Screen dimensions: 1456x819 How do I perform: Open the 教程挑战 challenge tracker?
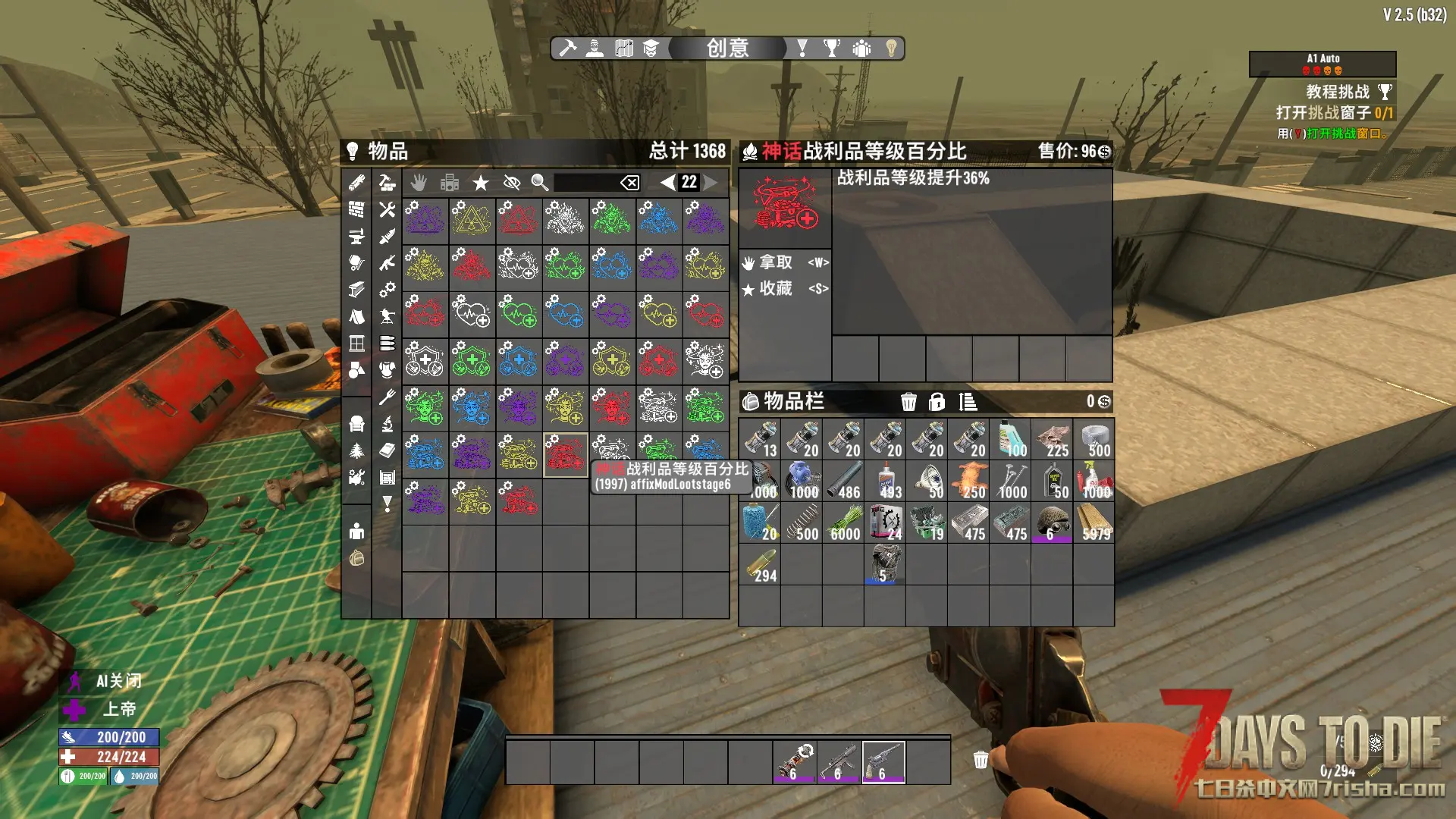1338,92
